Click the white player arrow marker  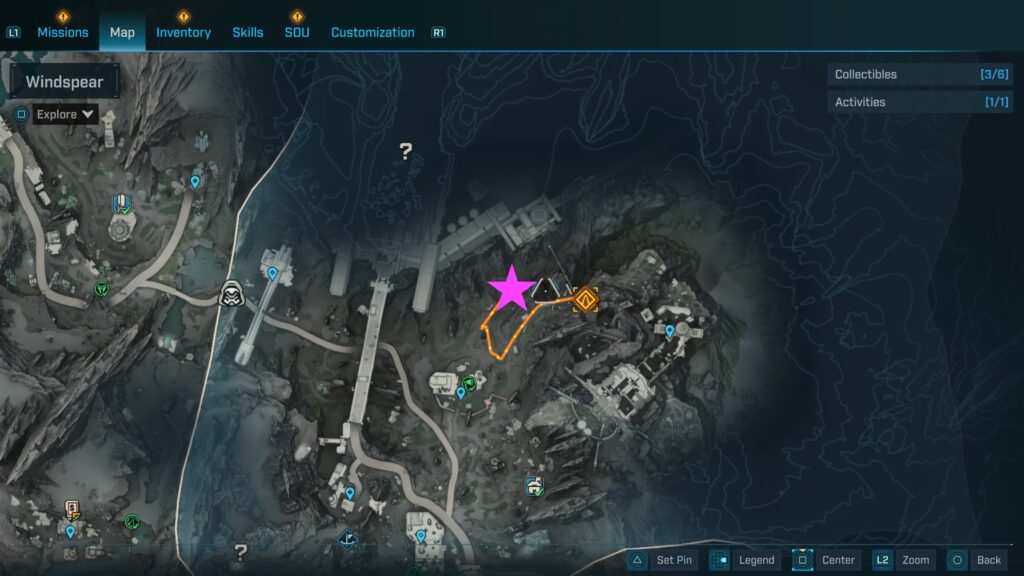coord(546,291)
